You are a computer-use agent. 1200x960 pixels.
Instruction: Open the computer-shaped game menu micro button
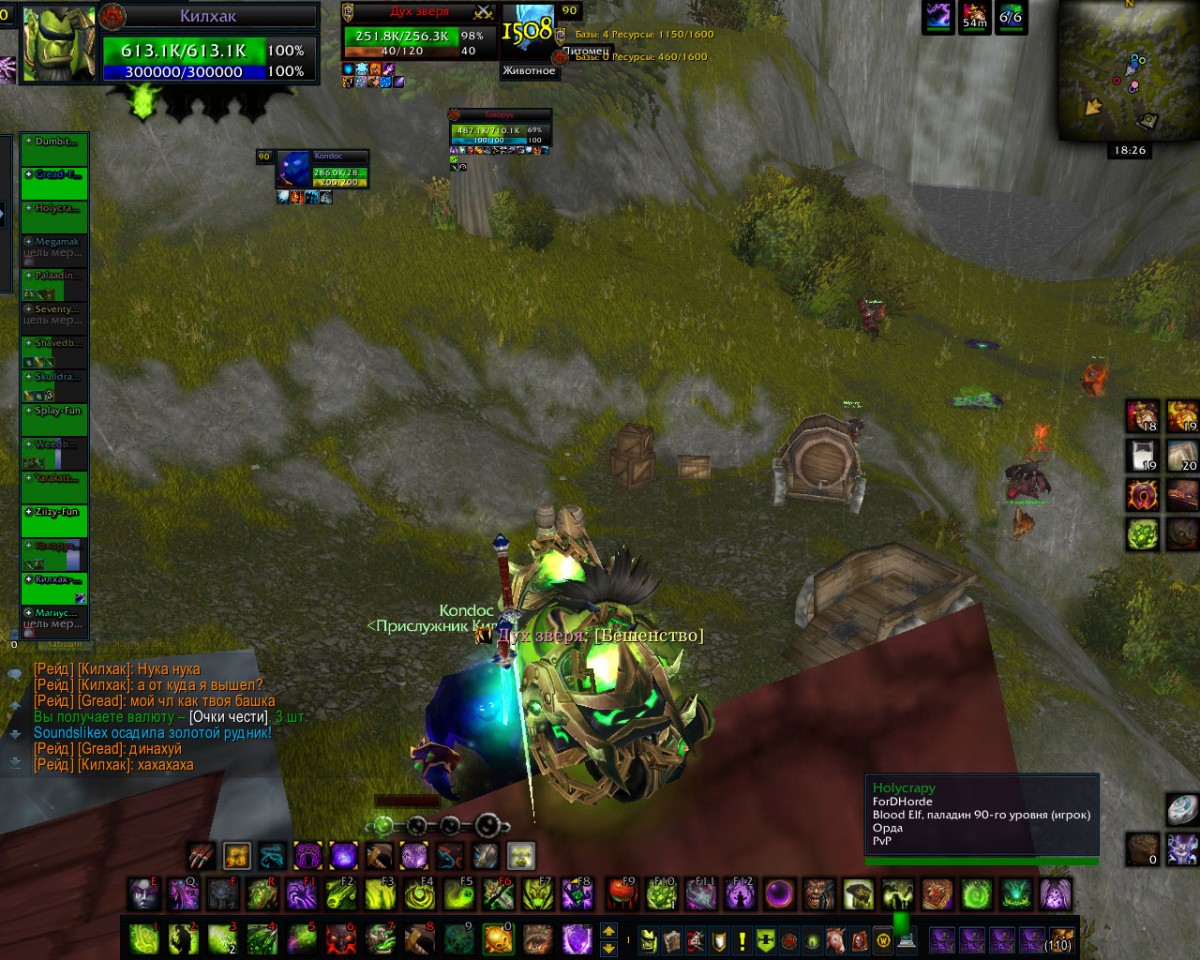(906, 941)
